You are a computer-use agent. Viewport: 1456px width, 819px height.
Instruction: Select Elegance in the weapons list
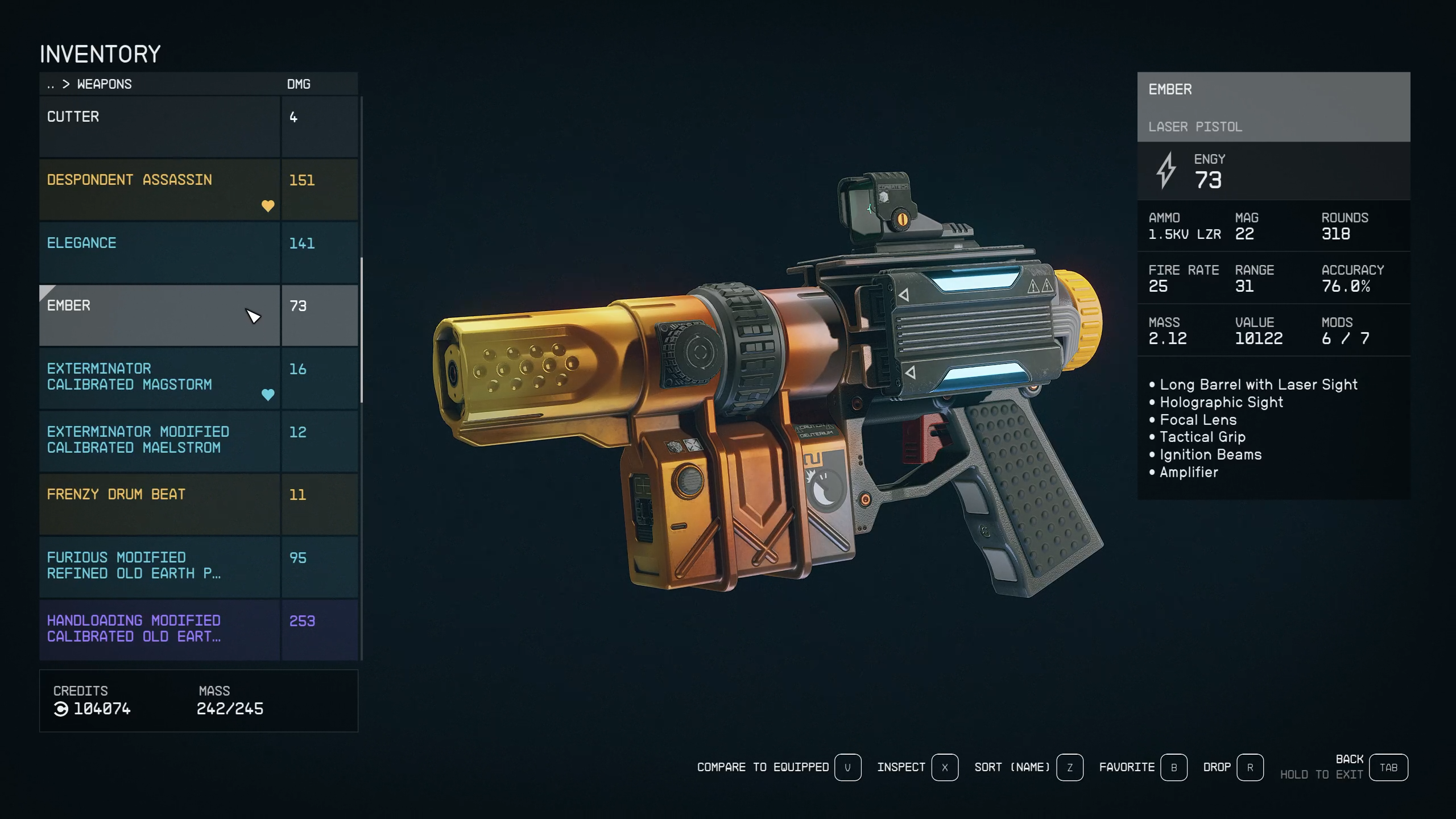click(159, 252)
